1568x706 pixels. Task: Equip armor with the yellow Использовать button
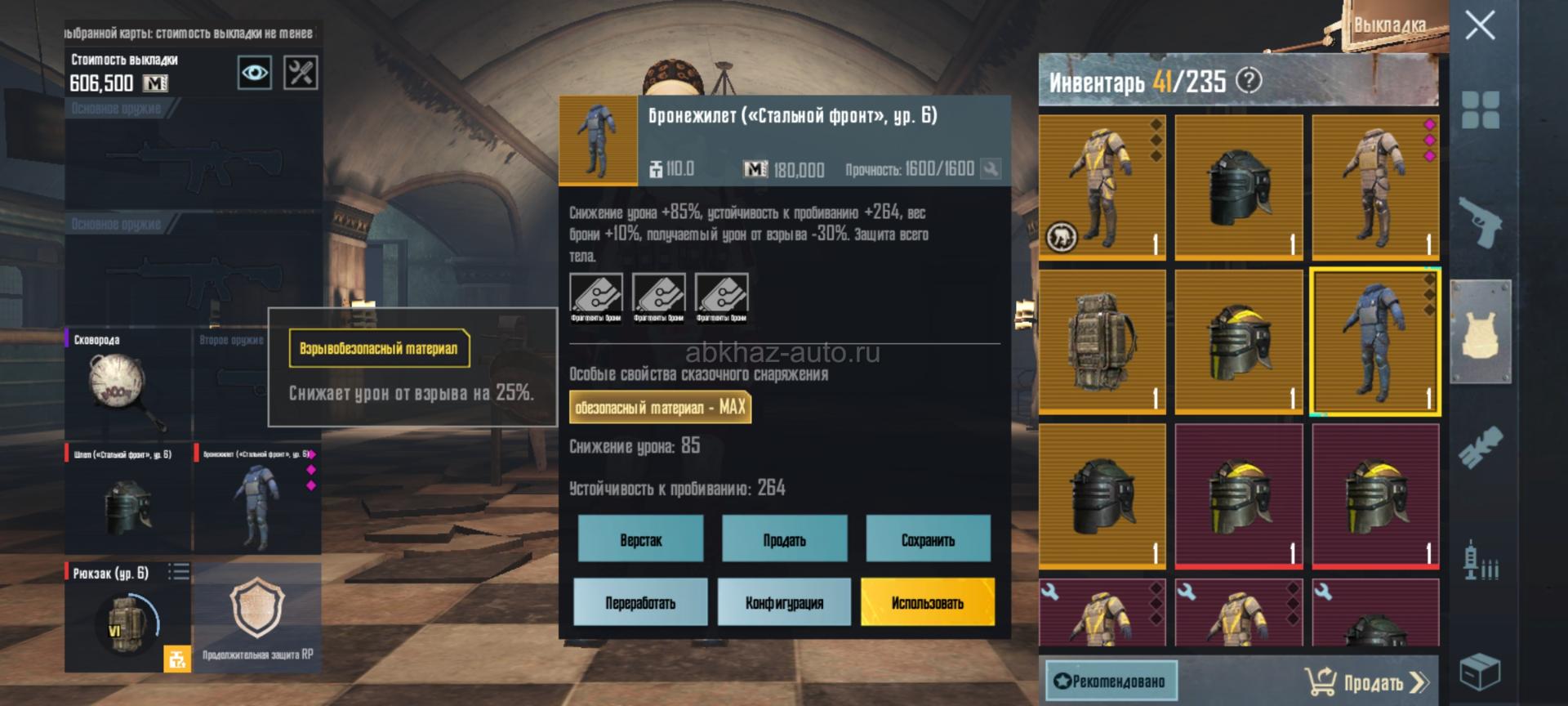pos(928,602)
